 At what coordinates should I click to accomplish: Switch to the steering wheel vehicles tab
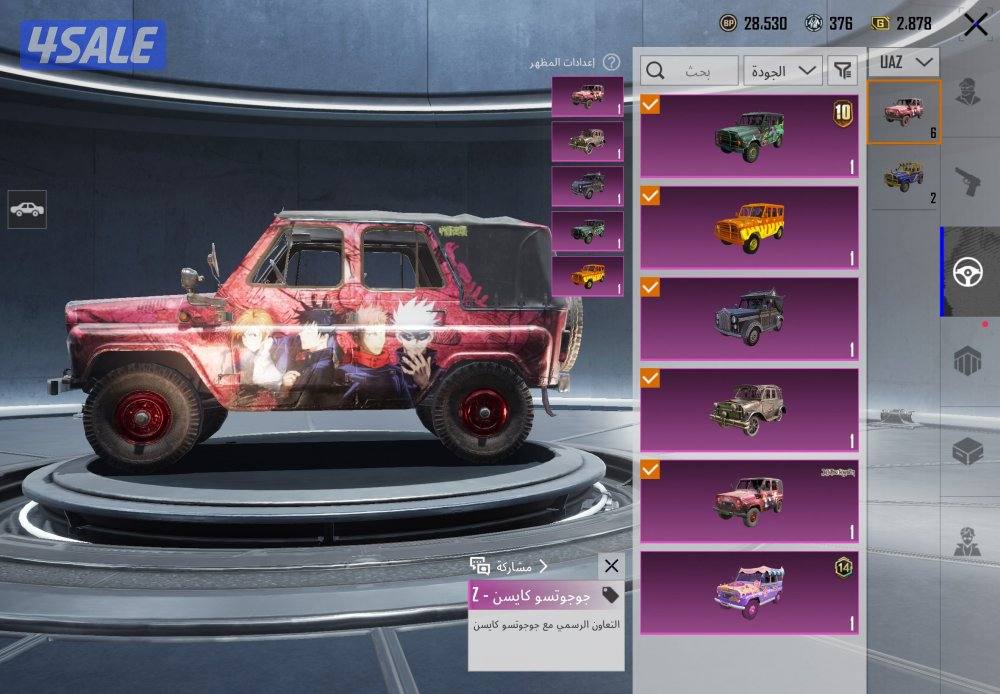(x=968, y=272)
